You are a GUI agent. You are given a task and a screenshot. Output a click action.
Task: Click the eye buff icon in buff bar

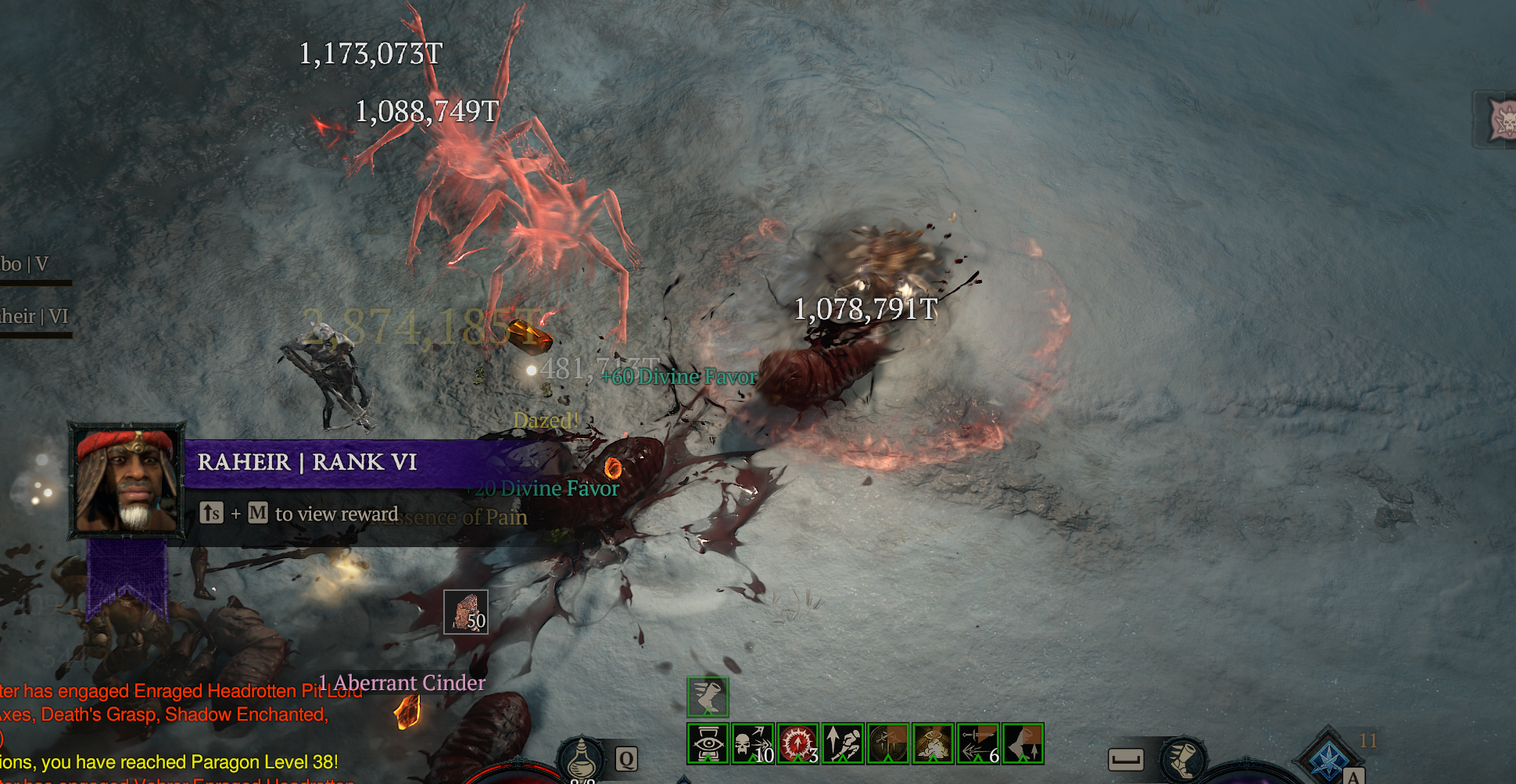[x=708, y=743]
